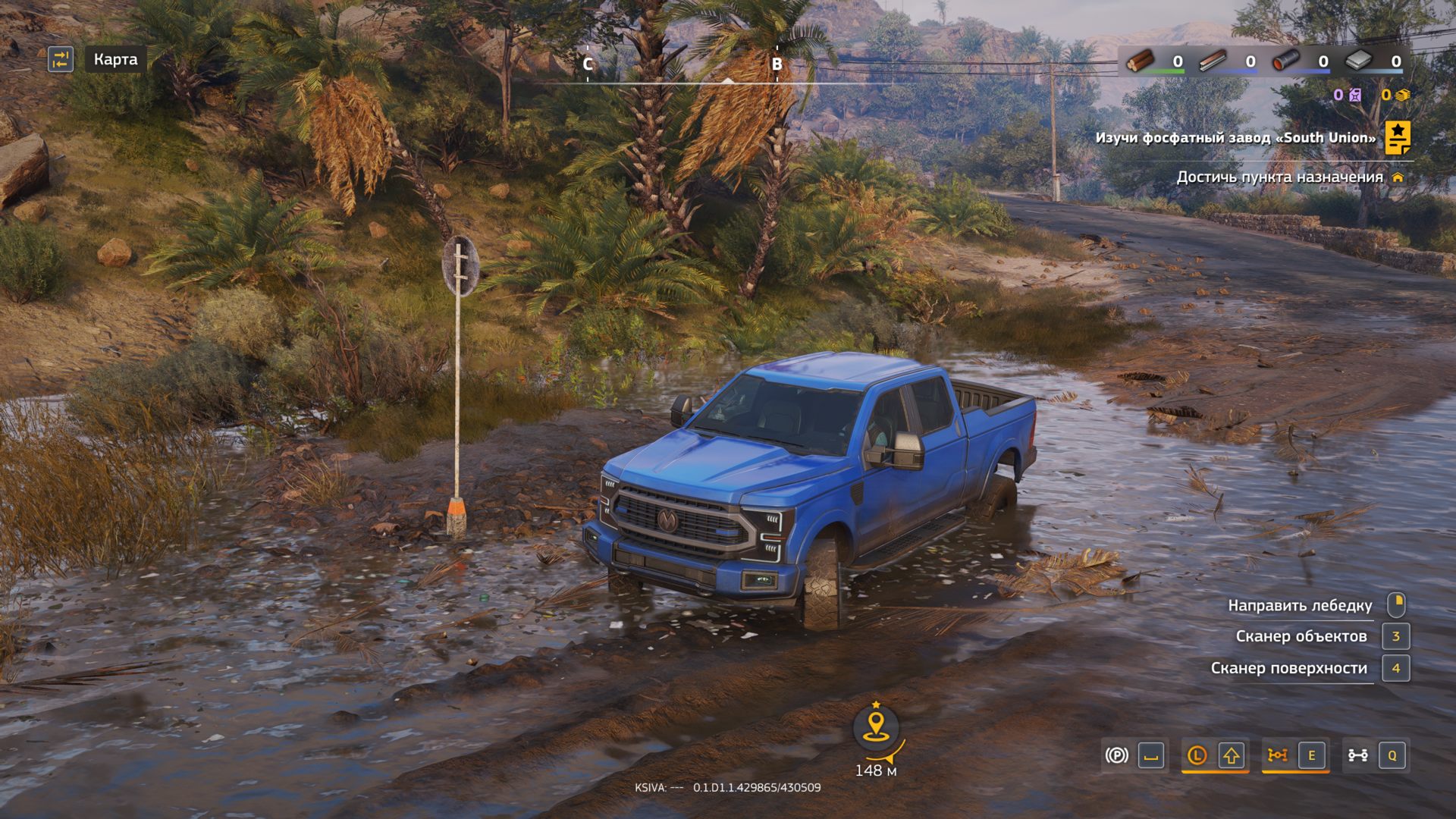
Task: Select the South Union phosphate plant quest
Action: [x=1235, y=138]
